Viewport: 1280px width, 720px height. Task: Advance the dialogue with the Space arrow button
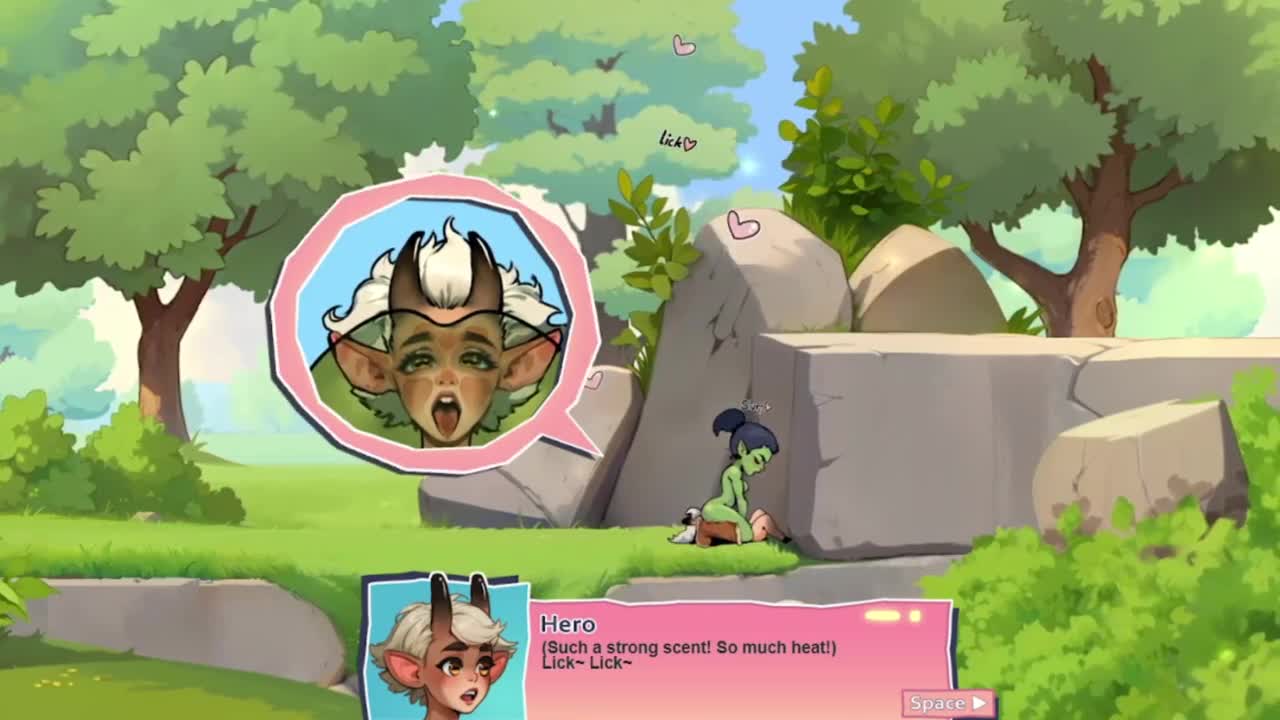(948, 703)
